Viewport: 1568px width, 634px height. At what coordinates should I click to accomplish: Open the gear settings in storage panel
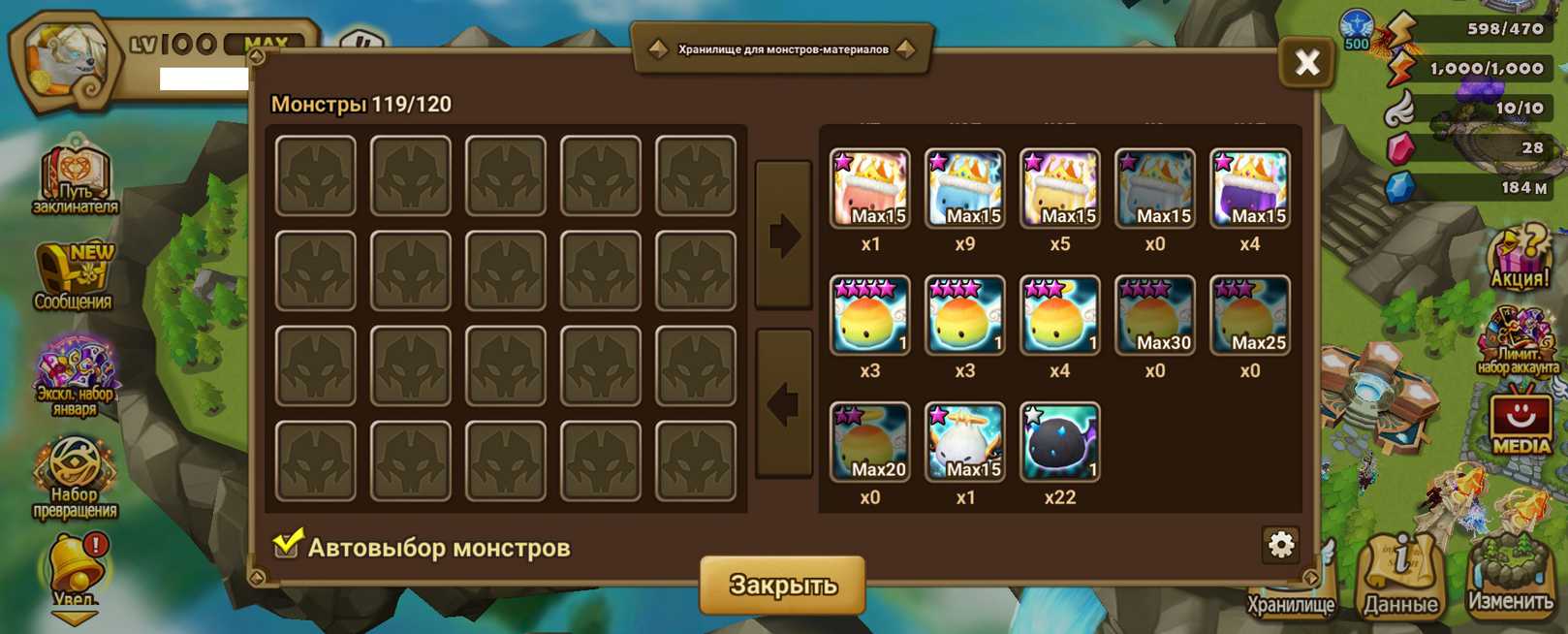tap(1280, 545)
